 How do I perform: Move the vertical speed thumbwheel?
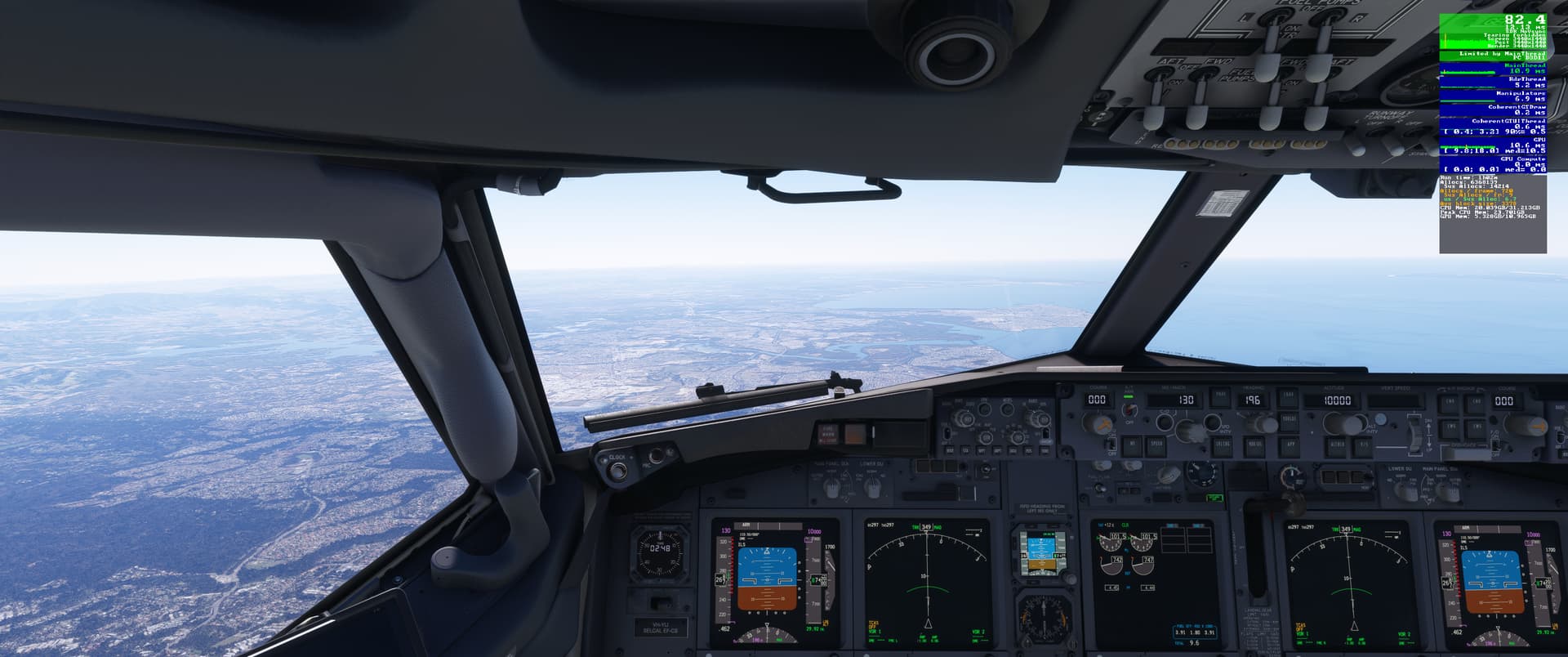click(x=1418, y=434)
